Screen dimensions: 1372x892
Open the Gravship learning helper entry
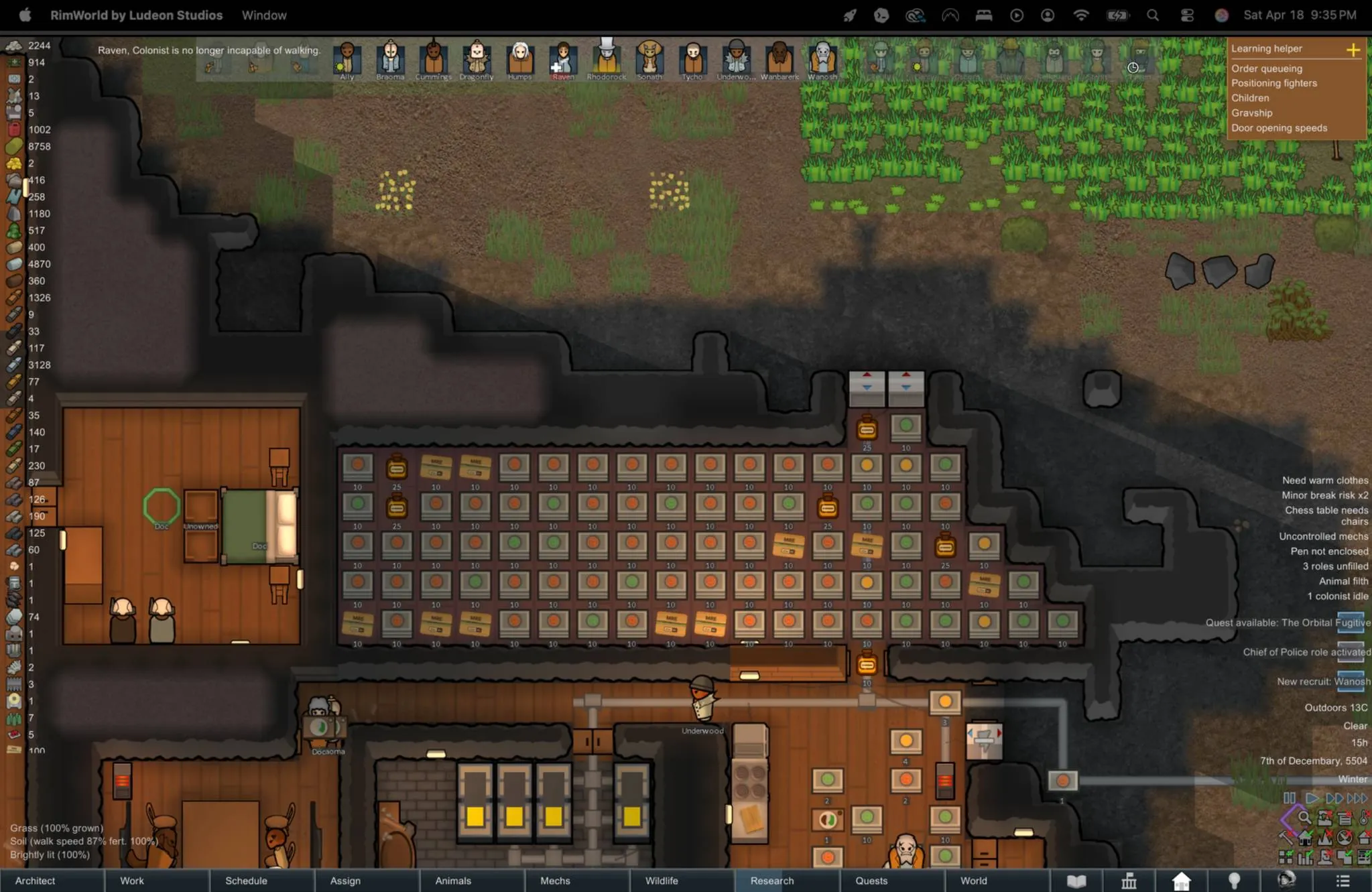(1251, 113)
